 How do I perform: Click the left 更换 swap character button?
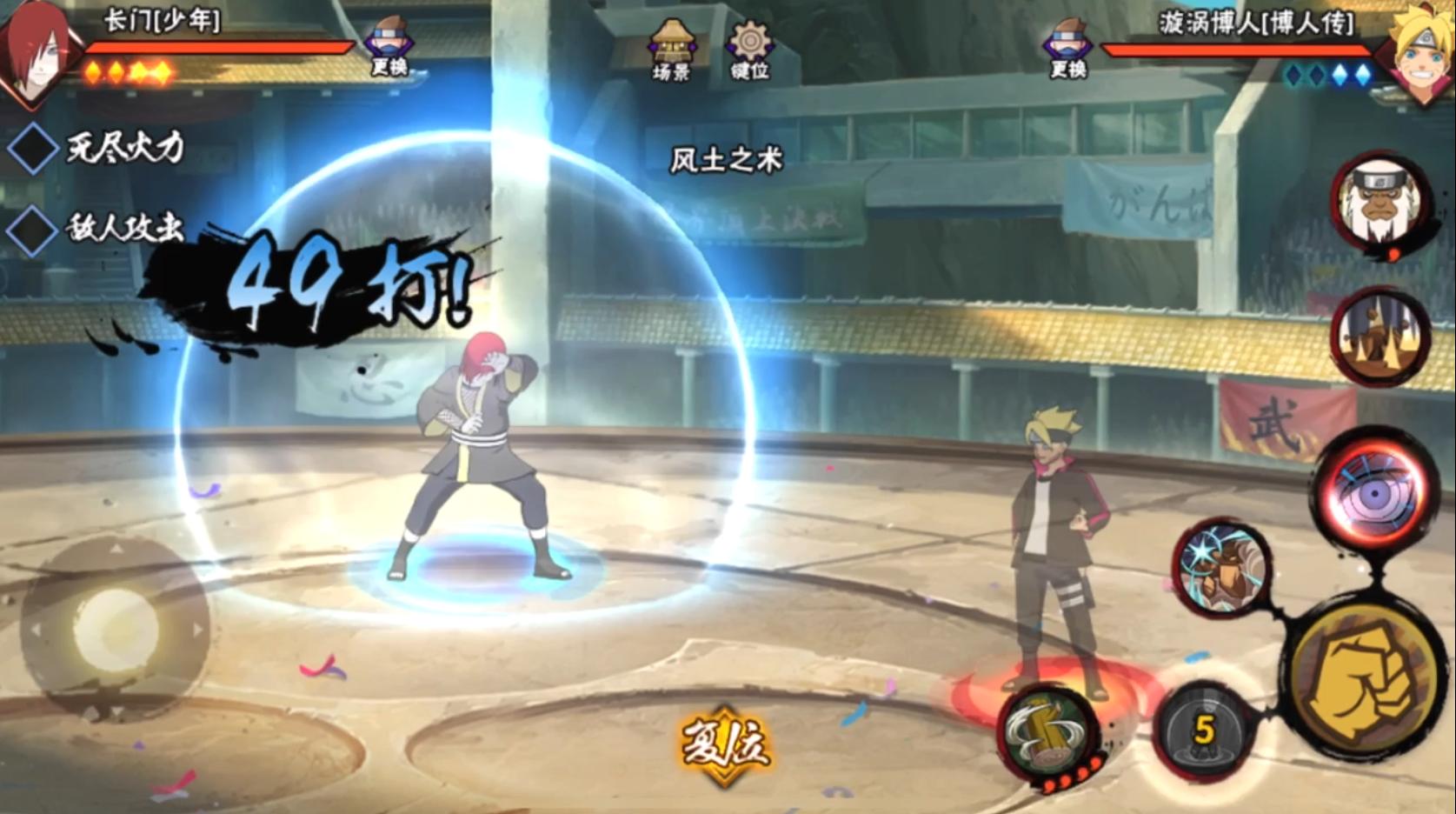pyautogui.click(x=388, y=50)
